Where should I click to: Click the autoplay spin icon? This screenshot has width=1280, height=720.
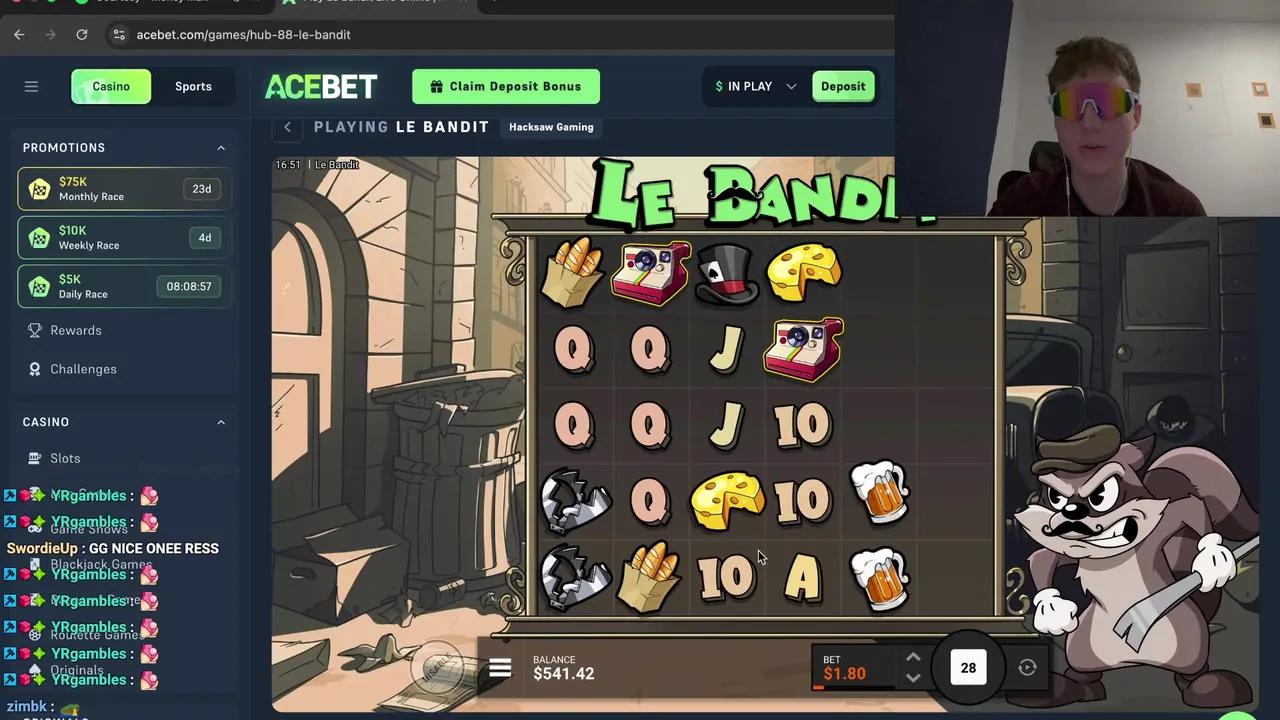pos(1027,668)
